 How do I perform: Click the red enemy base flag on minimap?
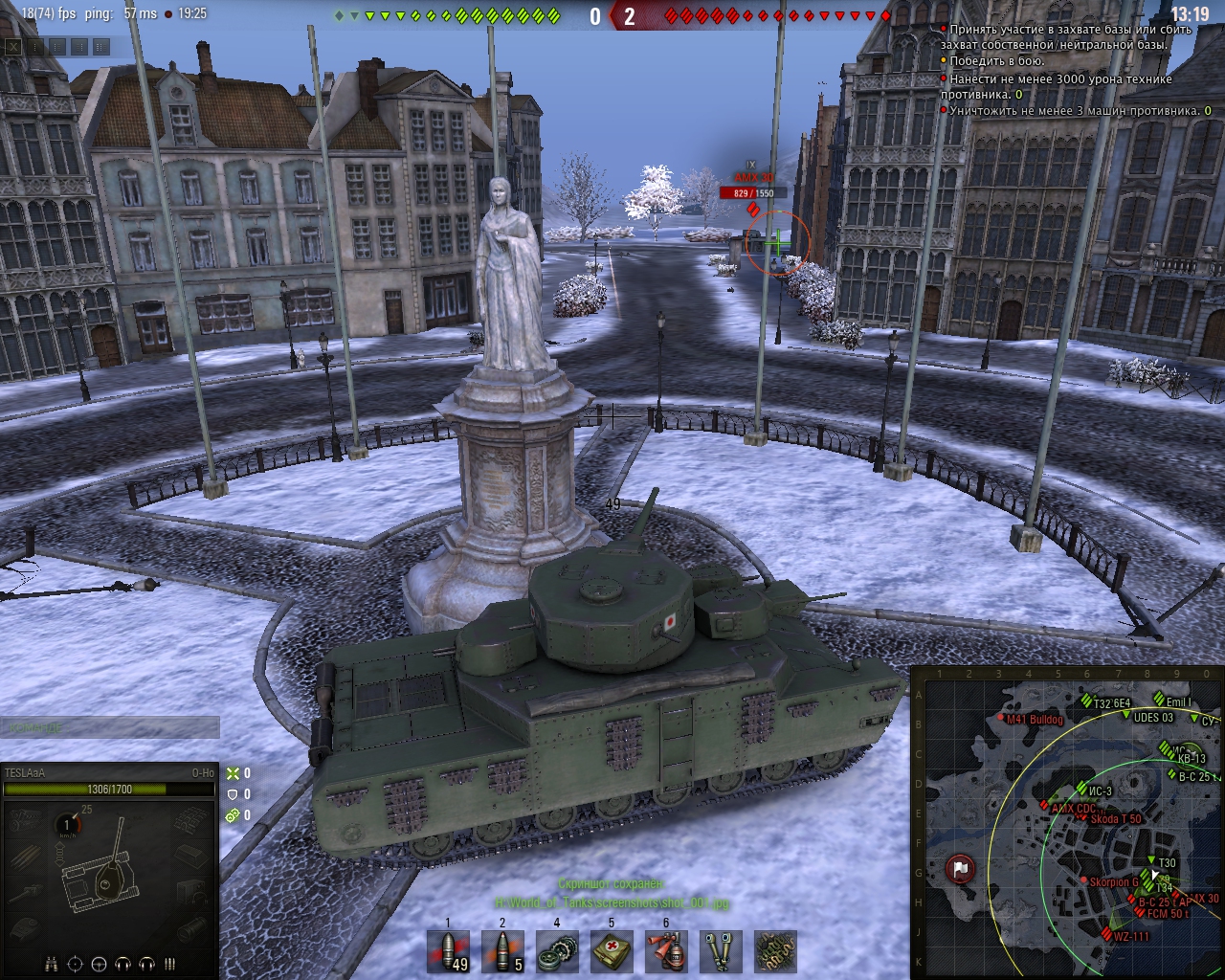pos(959,869)
